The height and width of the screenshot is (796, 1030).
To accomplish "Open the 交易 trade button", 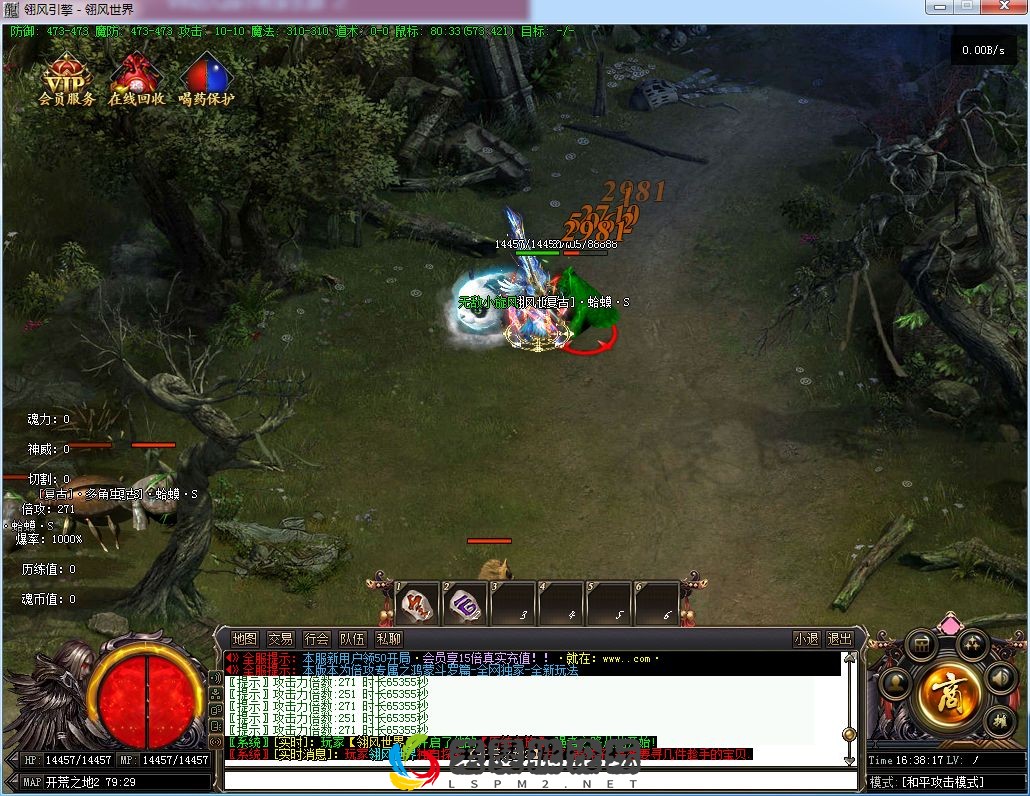I will tap(281, 639).
